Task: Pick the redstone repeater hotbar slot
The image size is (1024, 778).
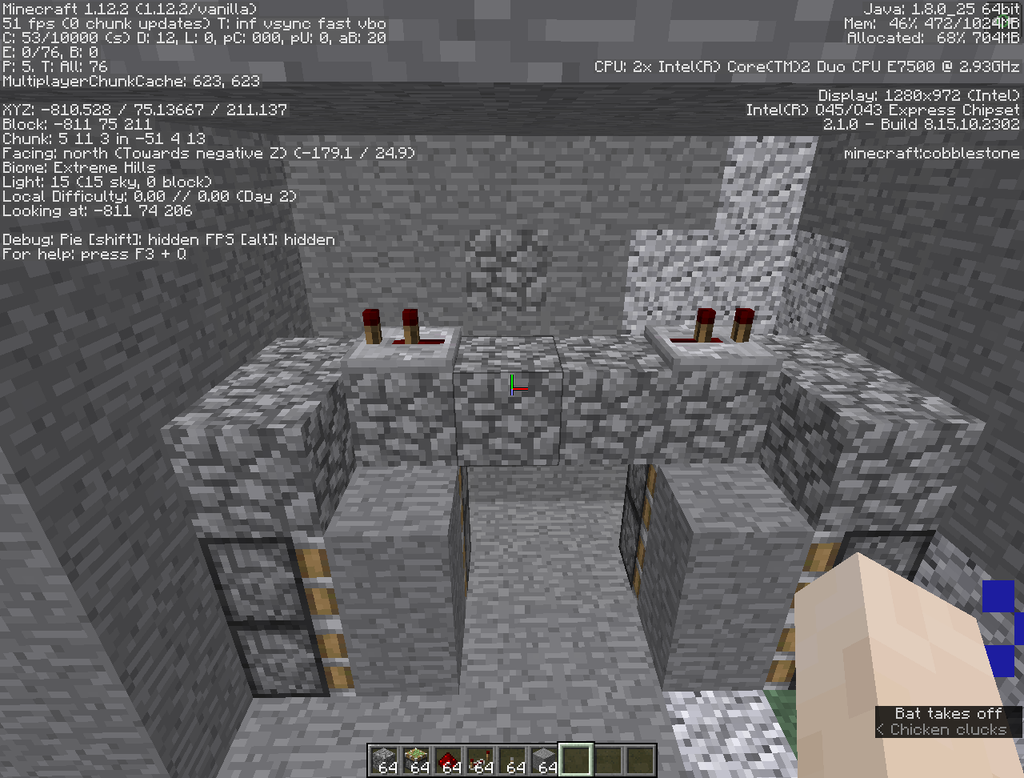Action: [x=481, y=760]
